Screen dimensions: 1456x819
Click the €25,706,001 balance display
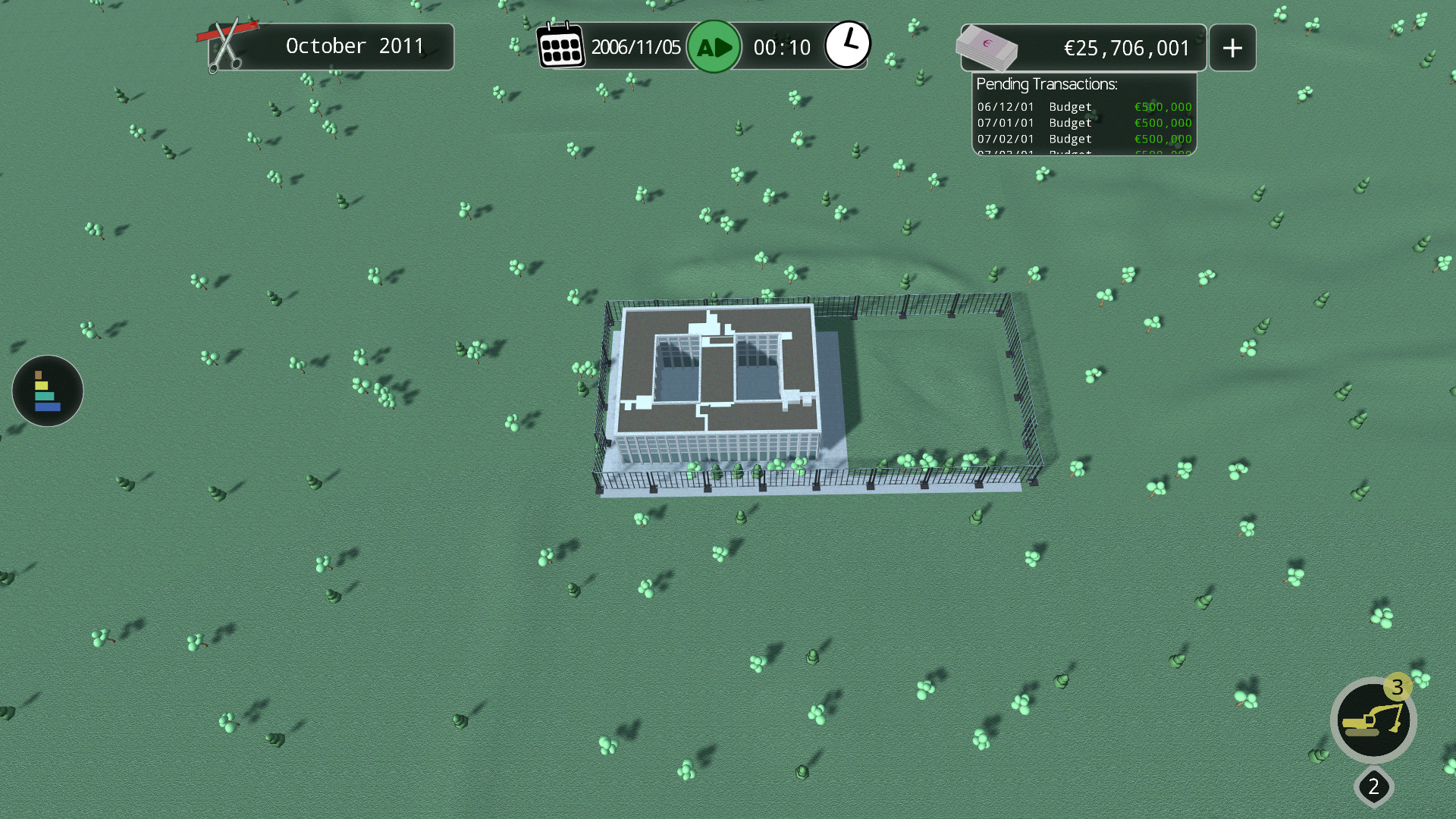click(1126, 48)
